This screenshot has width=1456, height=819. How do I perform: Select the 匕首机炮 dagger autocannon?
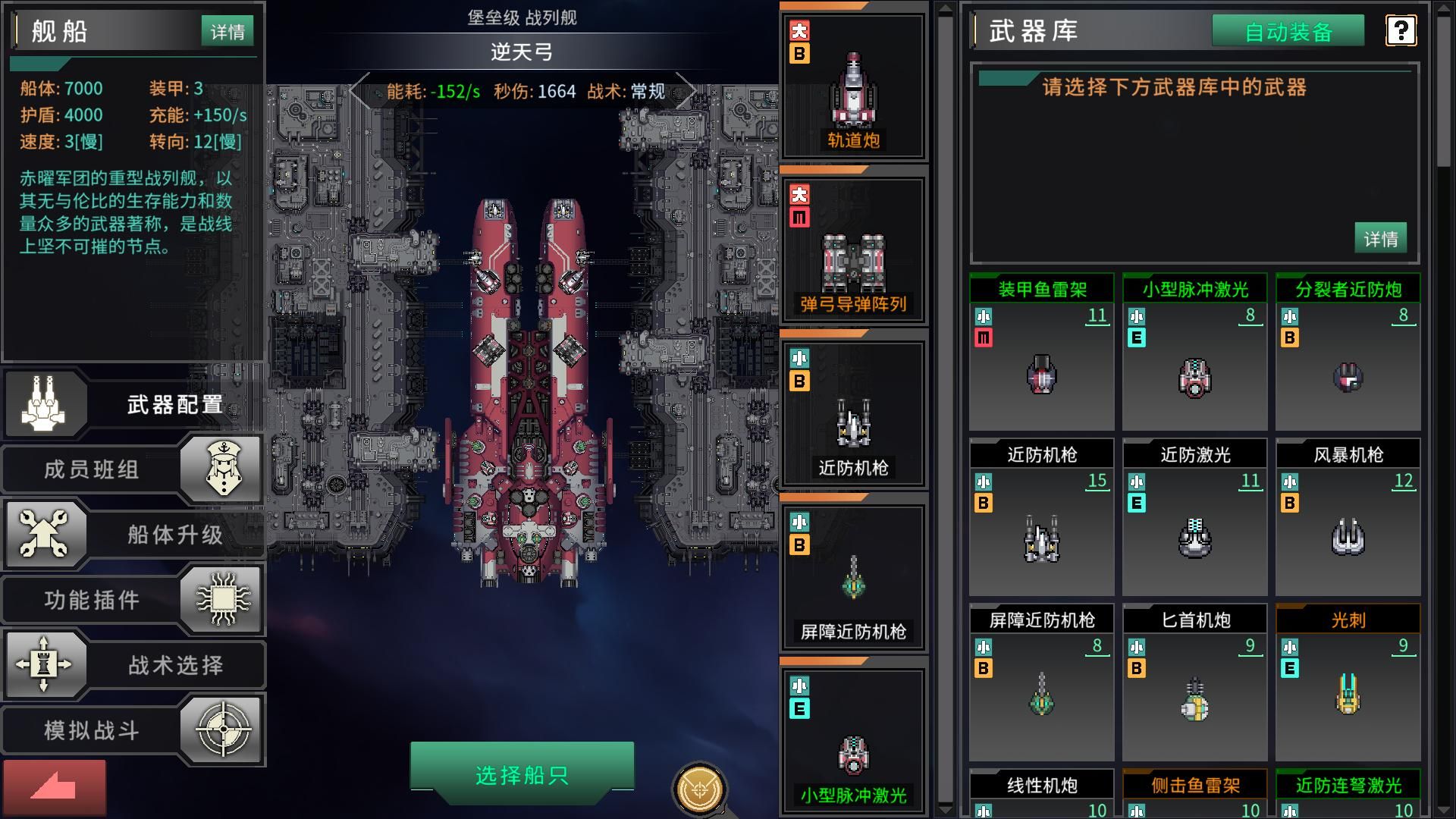[x=1194, y=683]
